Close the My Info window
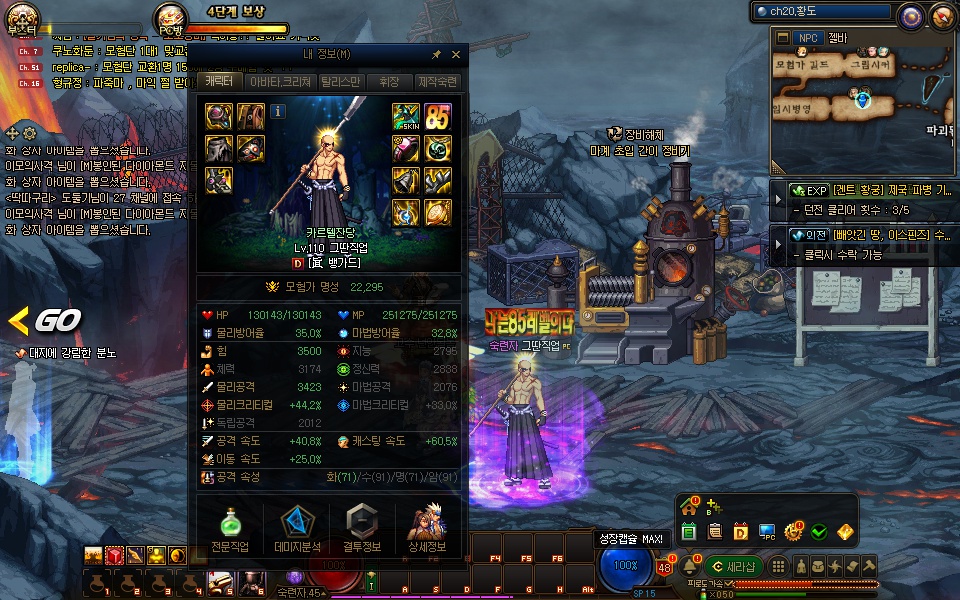The image size is (960, 600). (x=456, y=54)
